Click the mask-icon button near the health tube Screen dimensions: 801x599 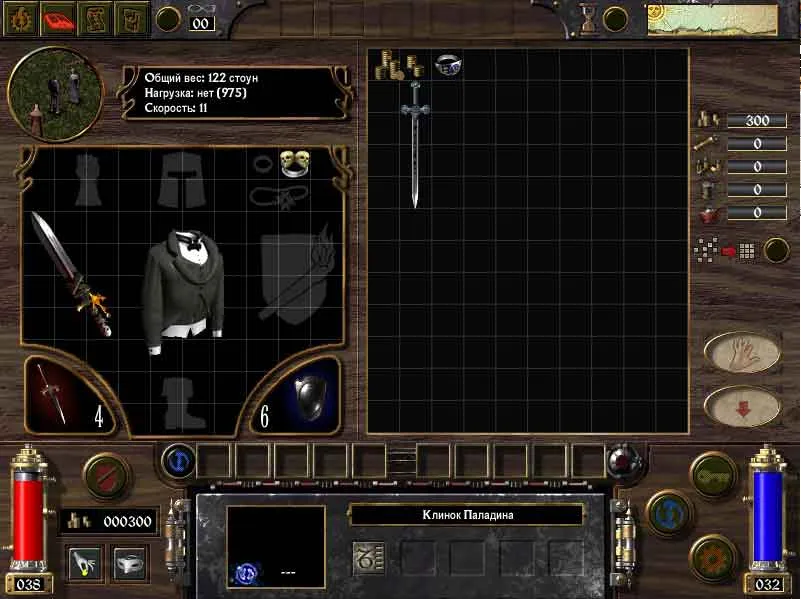[x=131, y=562]
